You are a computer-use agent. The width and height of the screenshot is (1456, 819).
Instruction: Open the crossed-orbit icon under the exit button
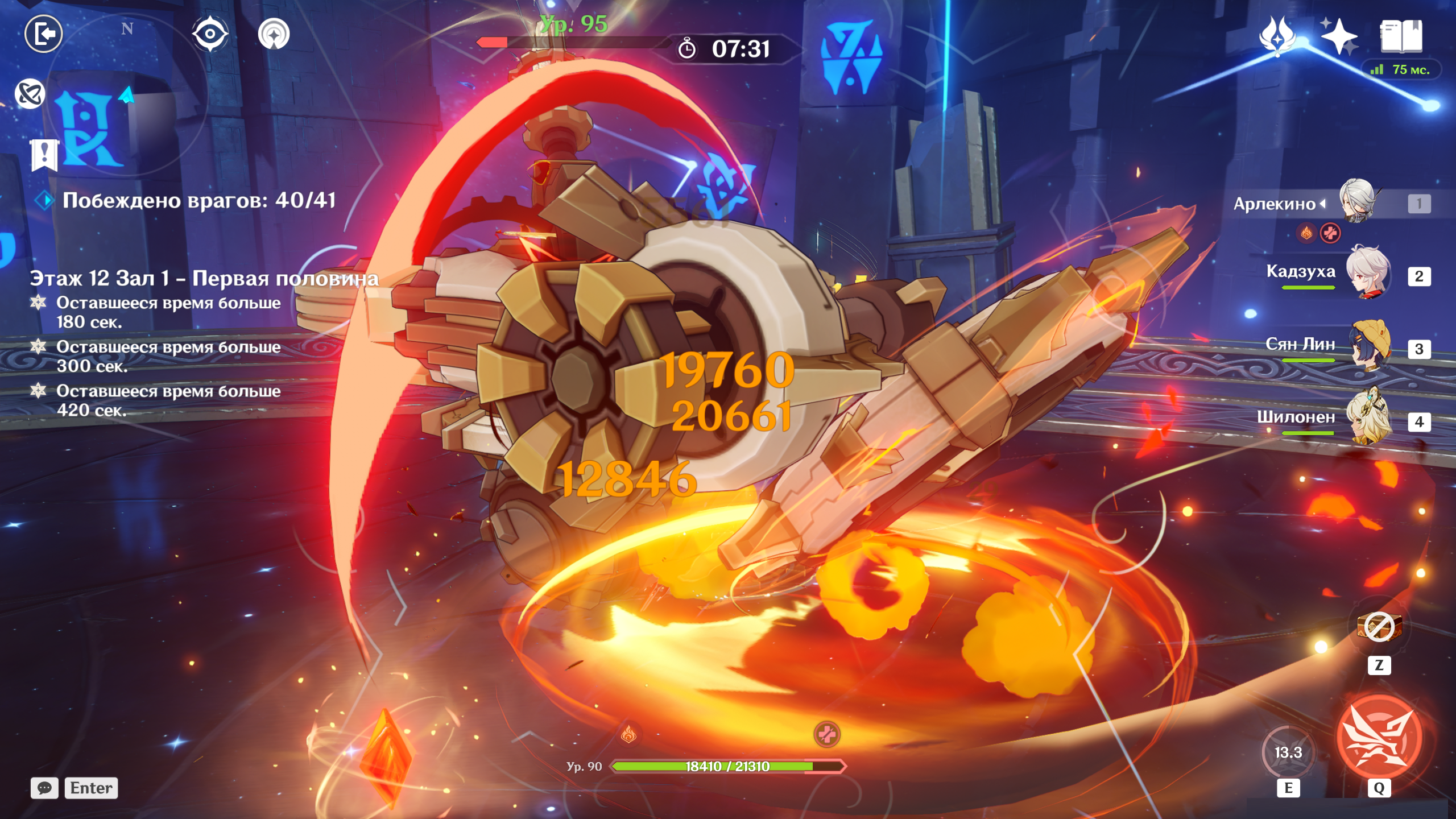point(30,94)
